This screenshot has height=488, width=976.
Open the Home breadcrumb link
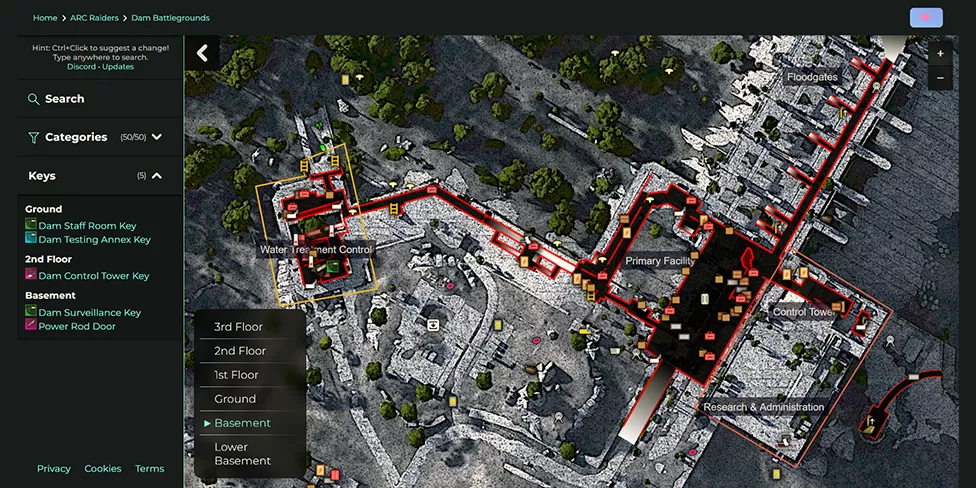44,18
